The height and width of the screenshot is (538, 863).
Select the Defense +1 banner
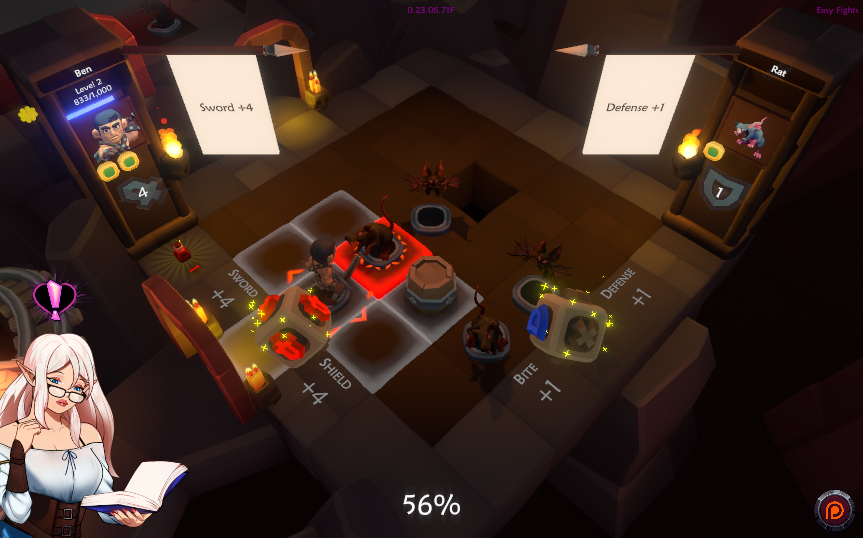coord(636,105)
